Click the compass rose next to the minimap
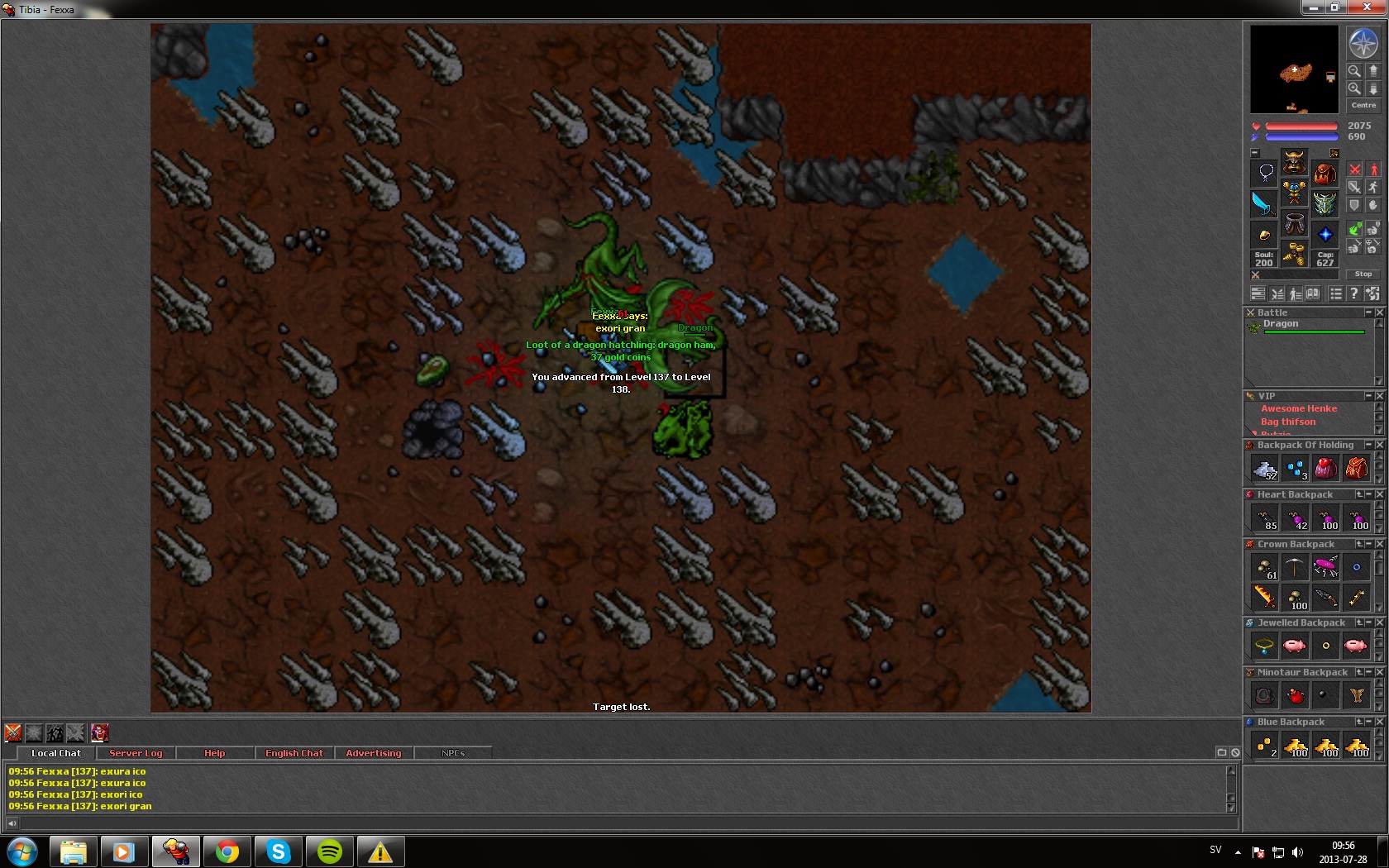Image resolution: width=1389 pixels, height=868 pixels. [1363, 44]
